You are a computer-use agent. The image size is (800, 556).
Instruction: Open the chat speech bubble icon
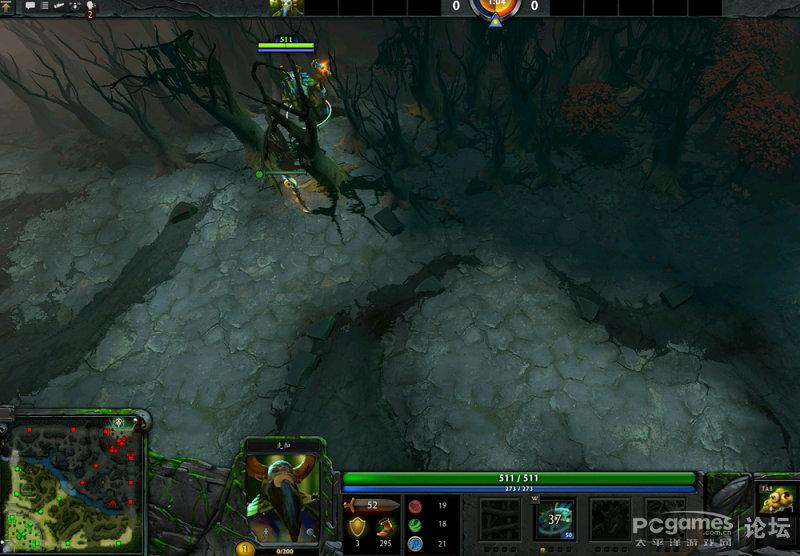pos(30,6)
